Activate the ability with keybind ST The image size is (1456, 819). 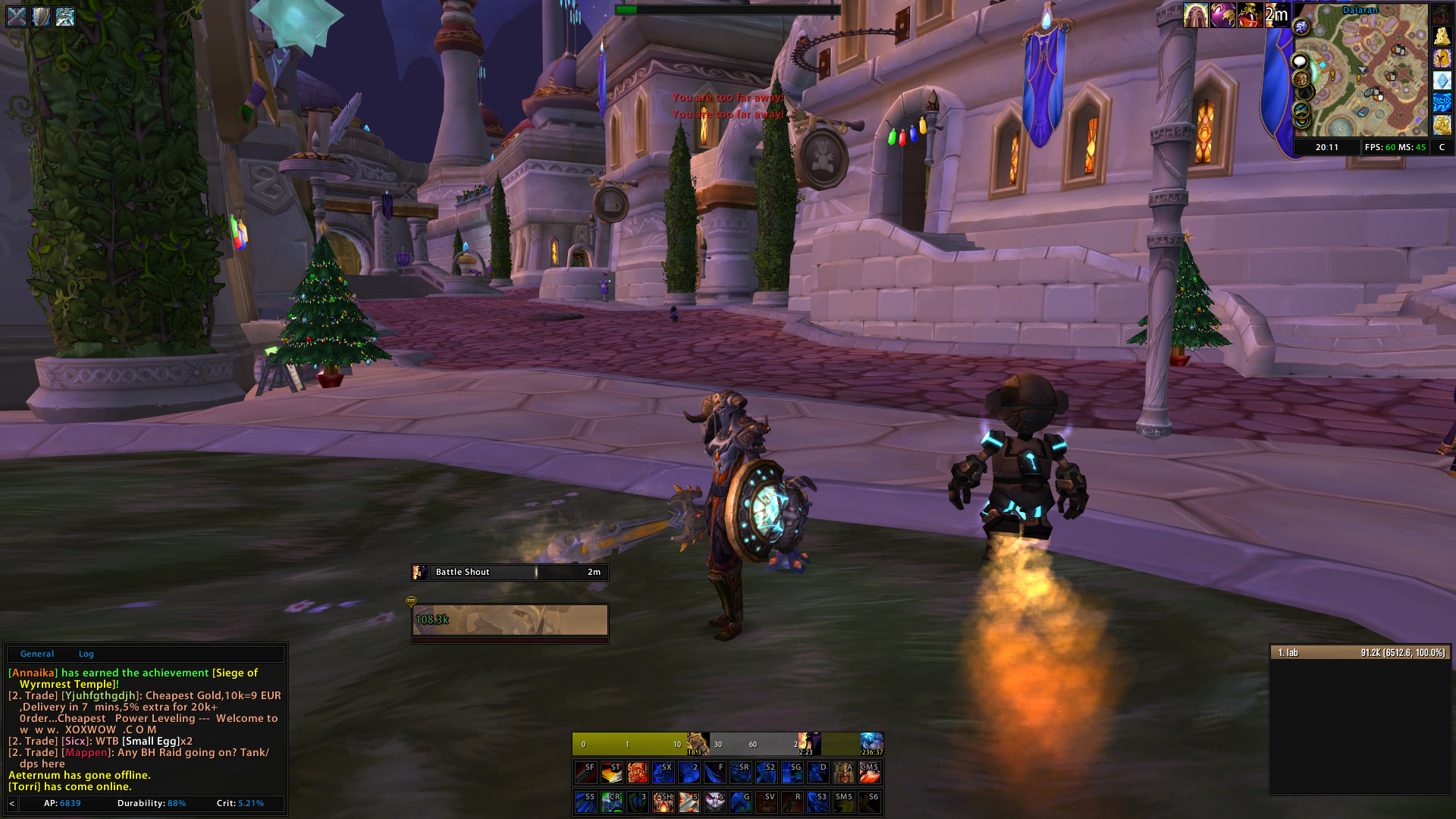[611, 773]
